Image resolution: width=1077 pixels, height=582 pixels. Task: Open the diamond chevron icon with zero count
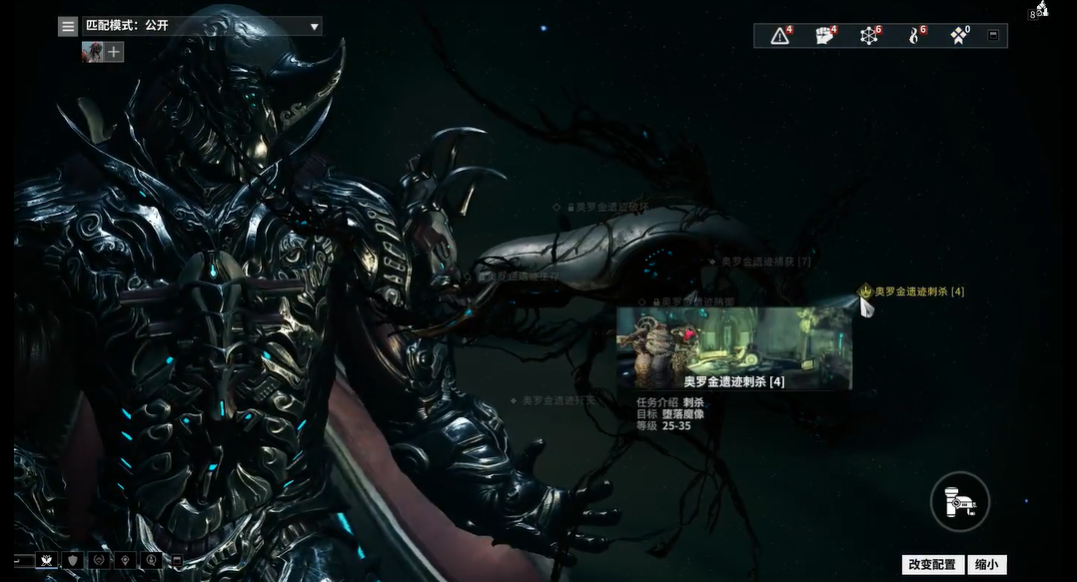(x=958, y=36)
